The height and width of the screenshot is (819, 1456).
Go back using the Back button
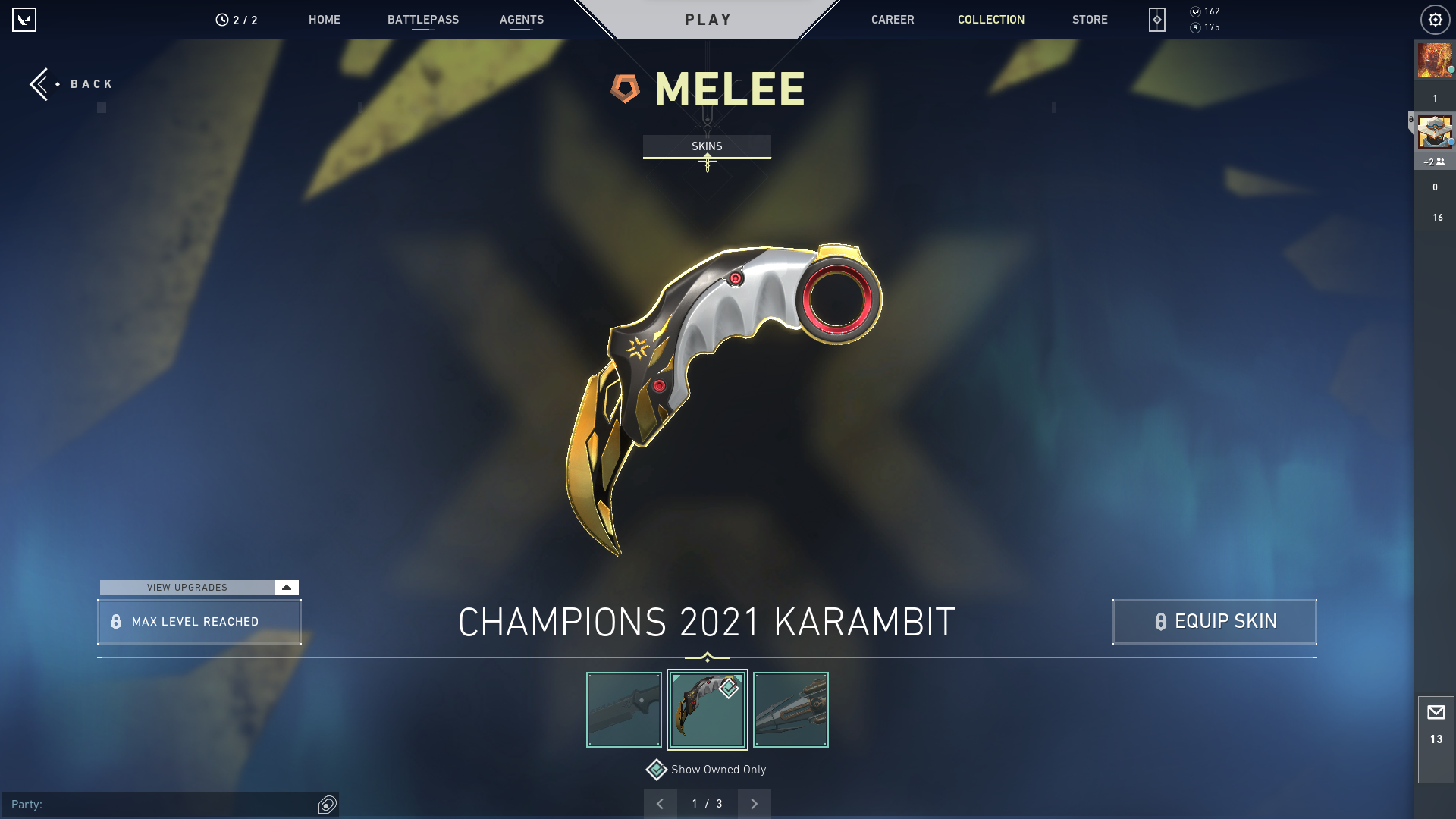[x=72, y=84]
